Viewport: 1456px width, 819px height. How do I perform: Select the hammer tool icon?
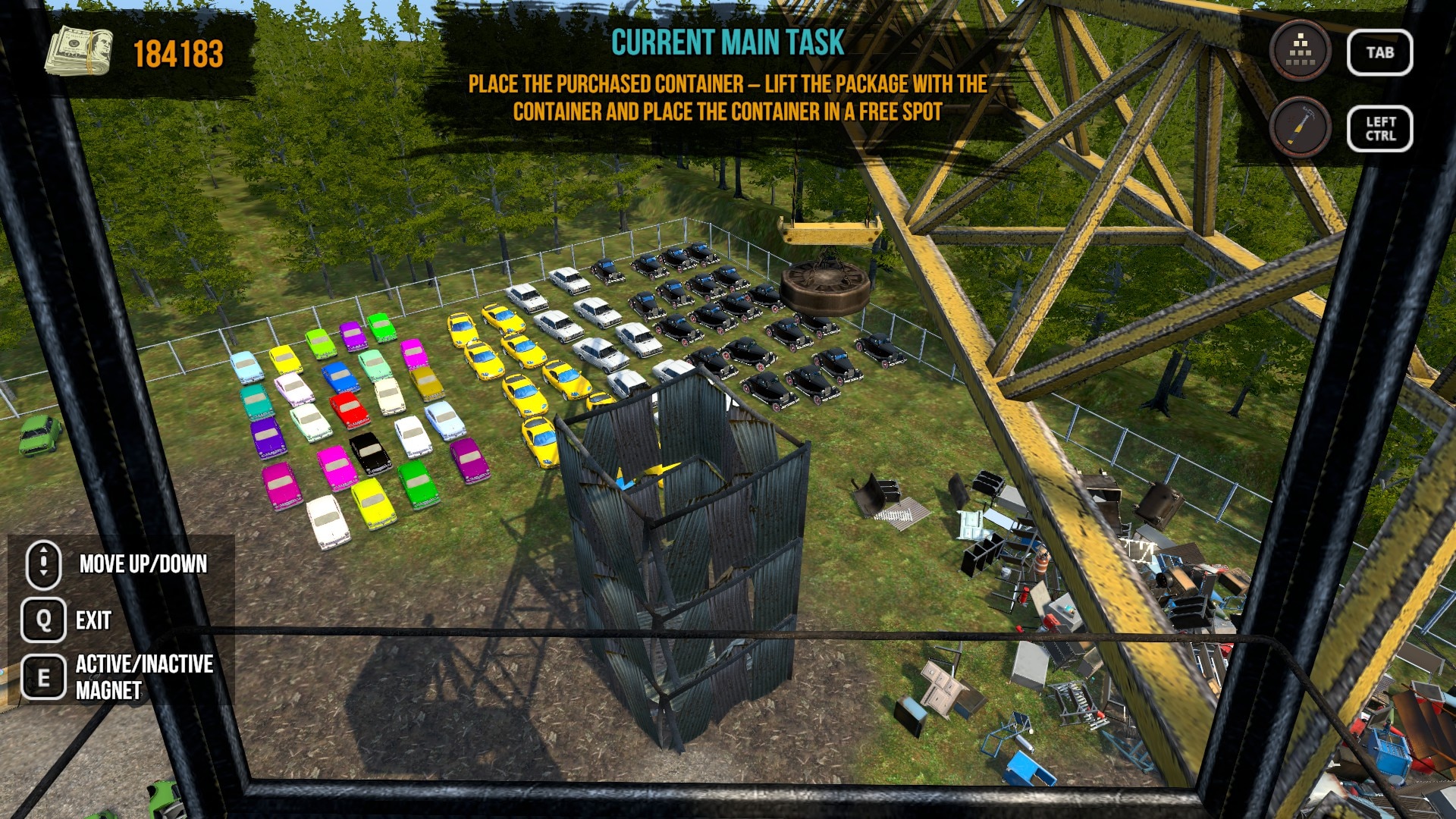click(x=1301, y=128)
